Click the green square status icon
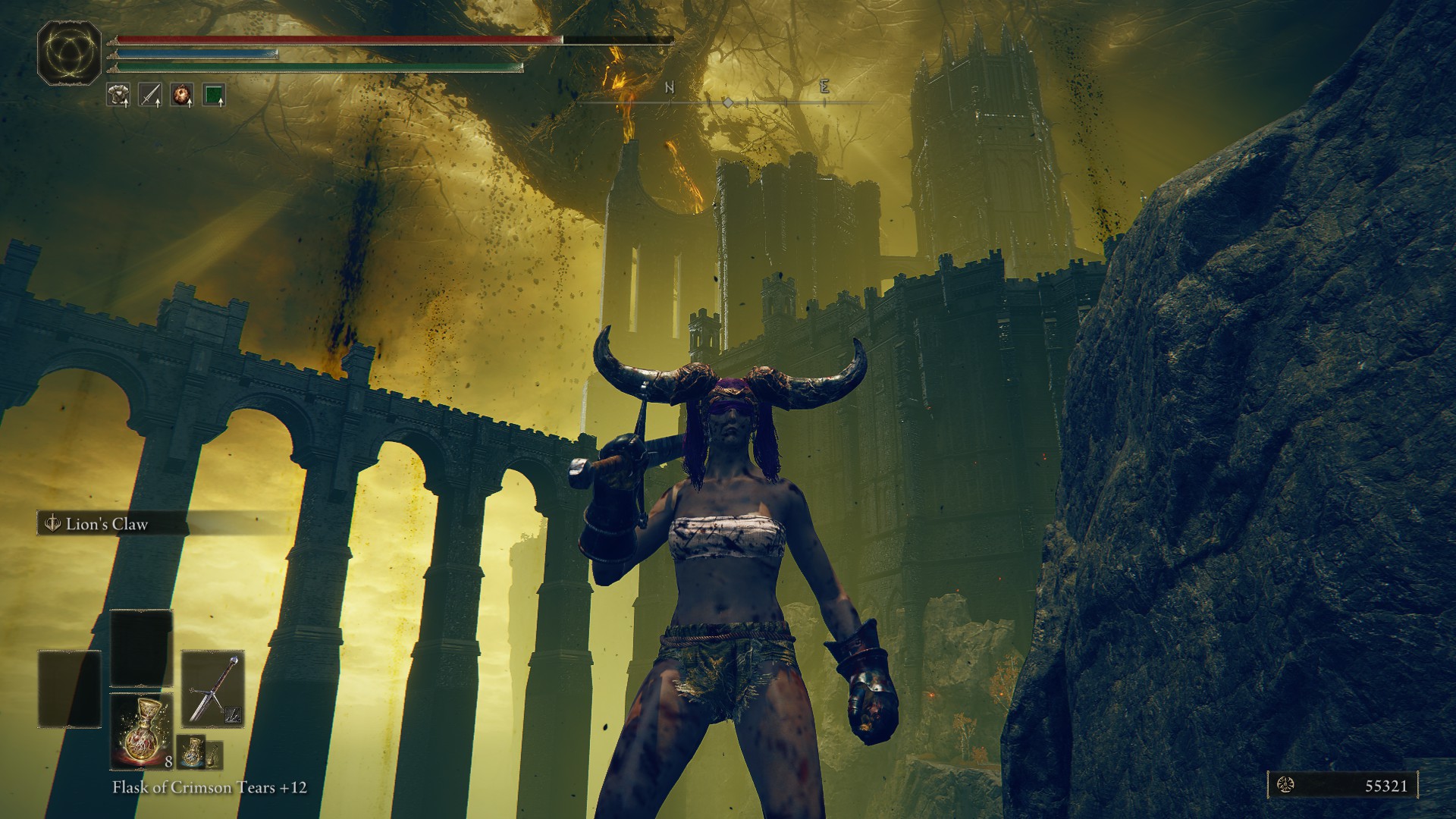 pyautogui.click(x=214, y=95)
